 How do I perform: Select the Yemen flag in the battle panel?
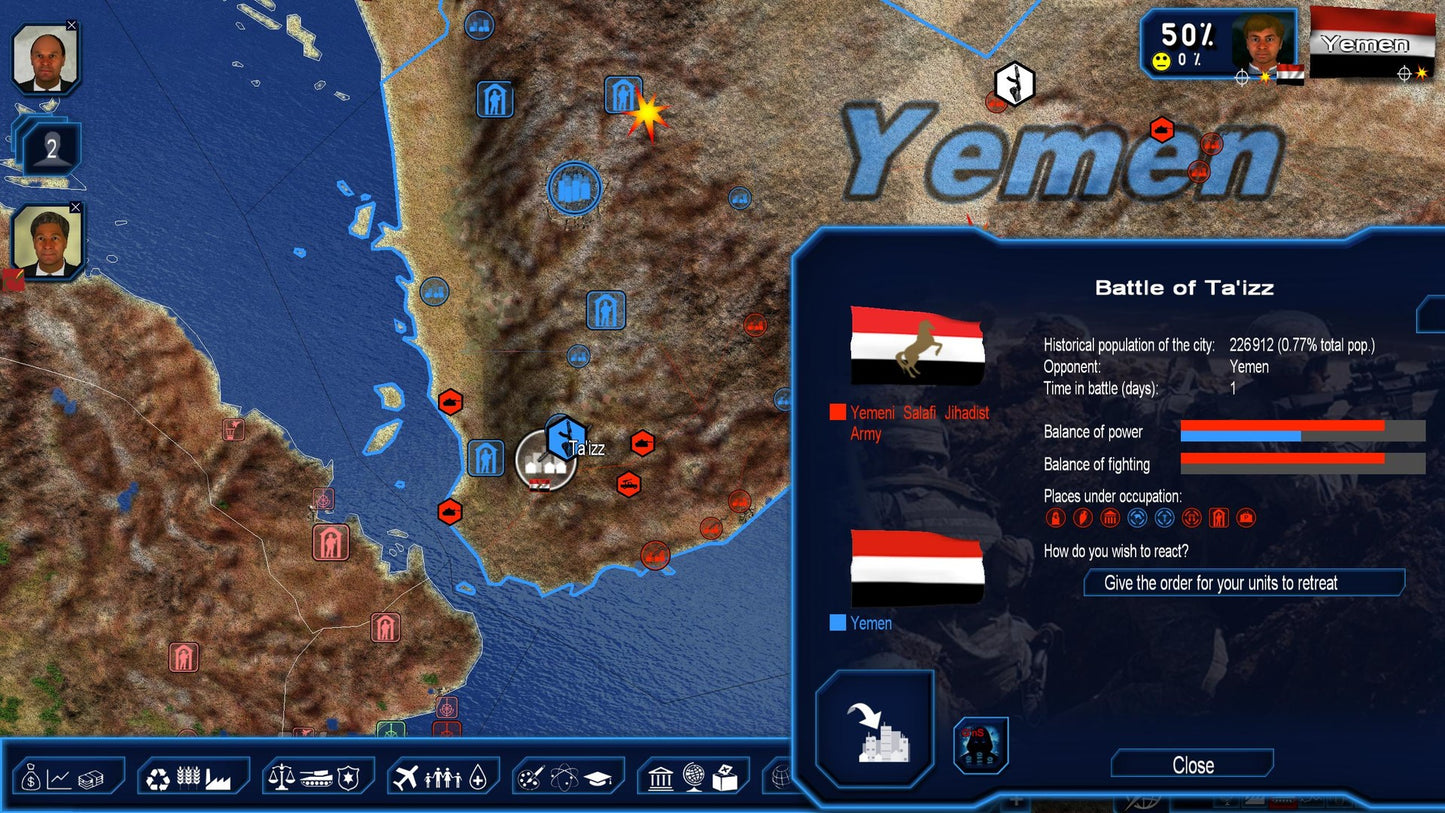pyautogui.click(x=917, y=567)
